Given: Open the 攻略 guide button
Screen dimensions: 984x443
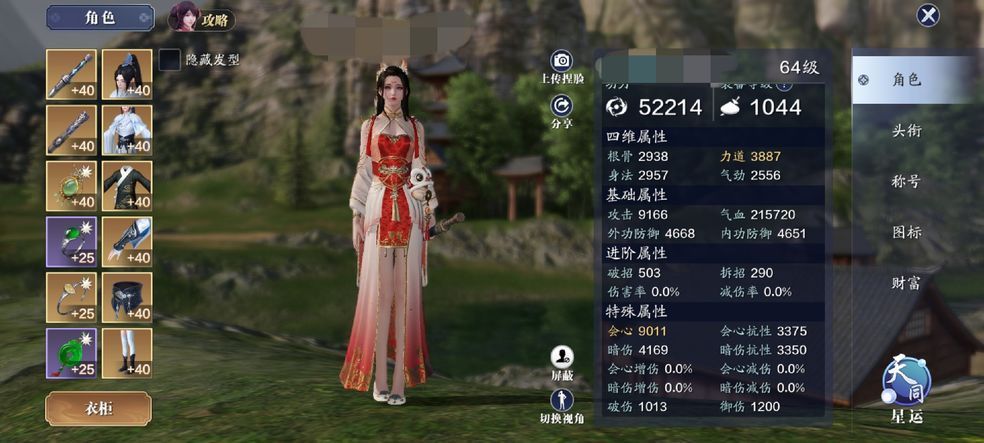Looking at the screenshot, I should click(x=201, y=17).
